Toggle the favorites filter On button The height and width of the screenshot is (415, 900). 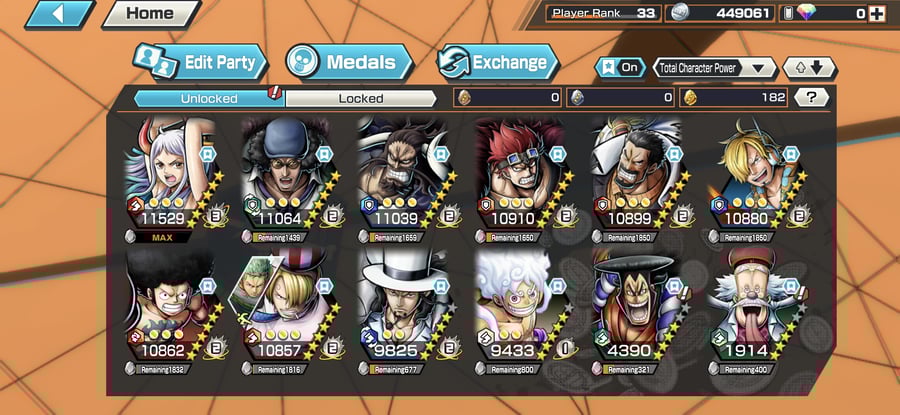click(620, 67)
